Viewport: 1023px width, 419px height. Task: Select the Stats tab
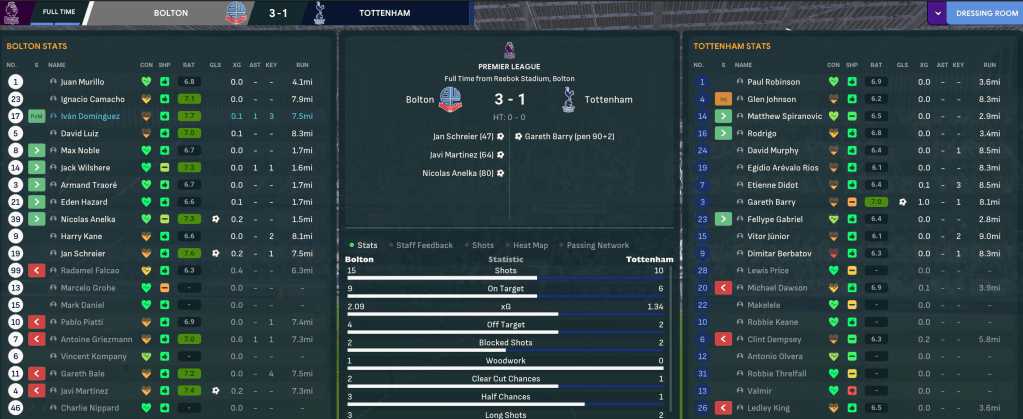(367, 245)
